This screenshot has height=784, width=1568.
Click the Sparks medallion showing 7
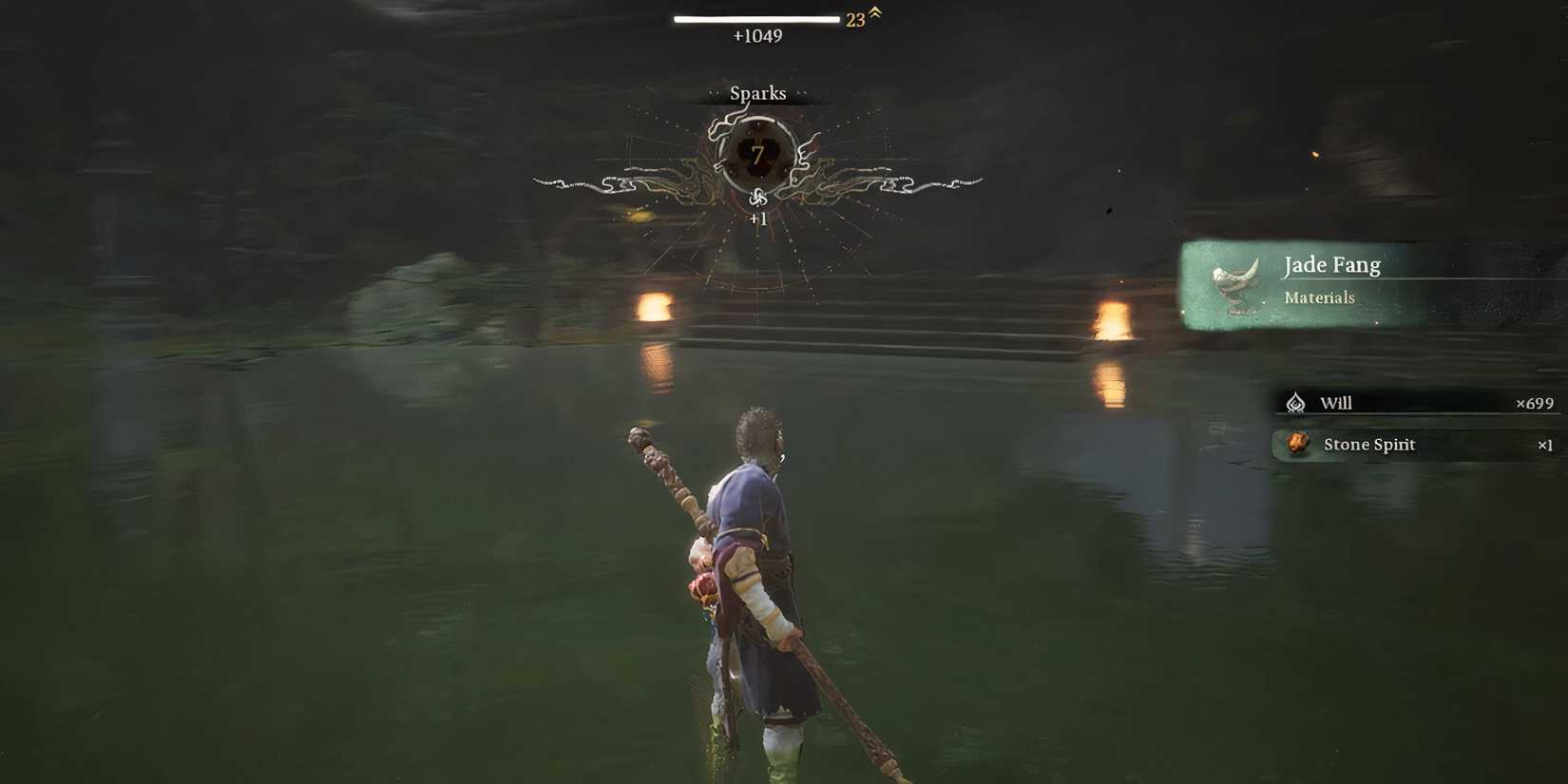pyautogui.click(x=757, y=157)
